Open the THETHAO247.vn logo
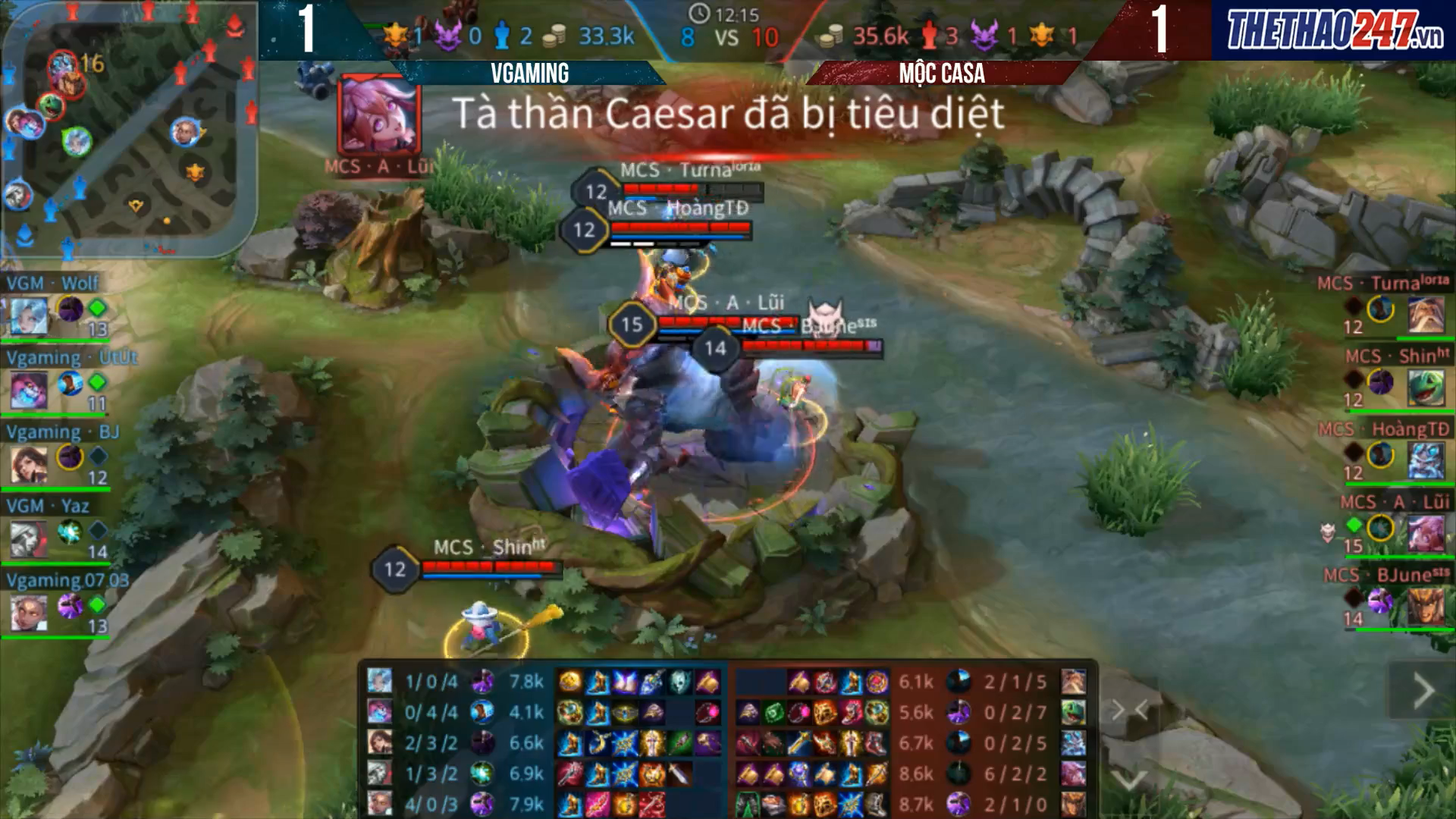Image resolution: width=1456 pixels, height=819 pixels. pyautogui.click(x=1334, y=30)
